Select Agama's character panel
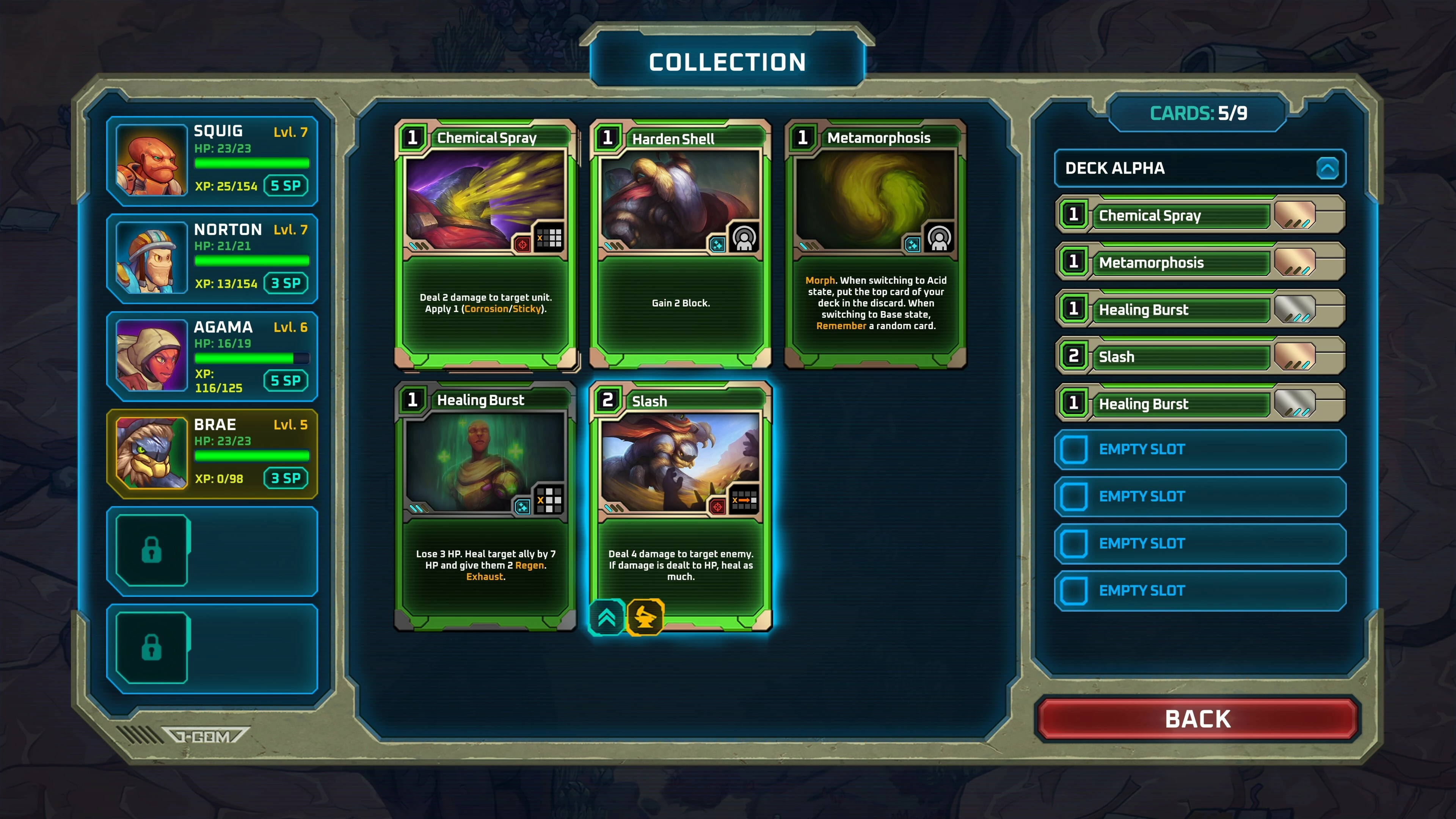 [x=212, y=356]
